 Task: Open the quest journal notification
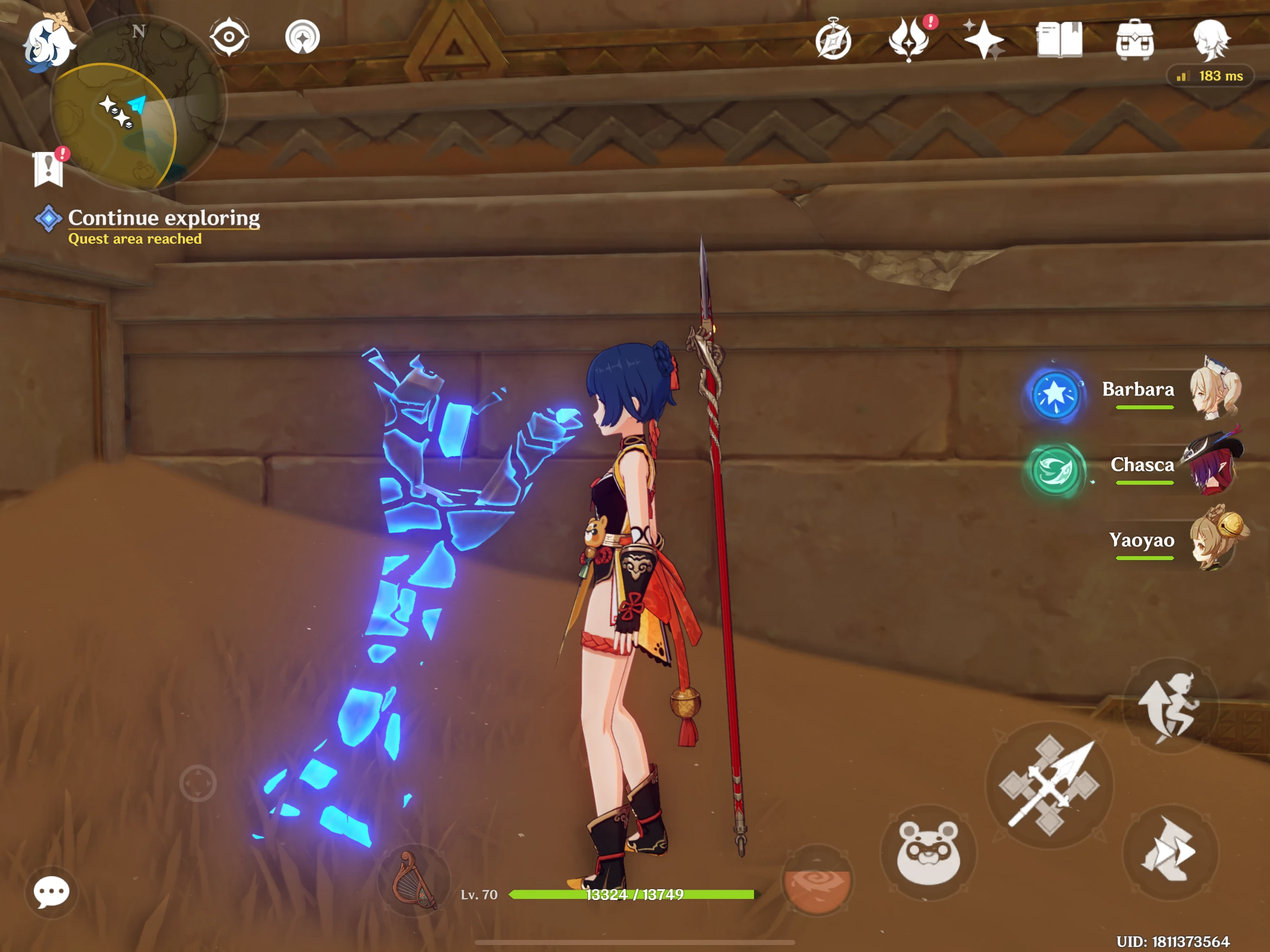pyautogui.click(x=48, y=169)
